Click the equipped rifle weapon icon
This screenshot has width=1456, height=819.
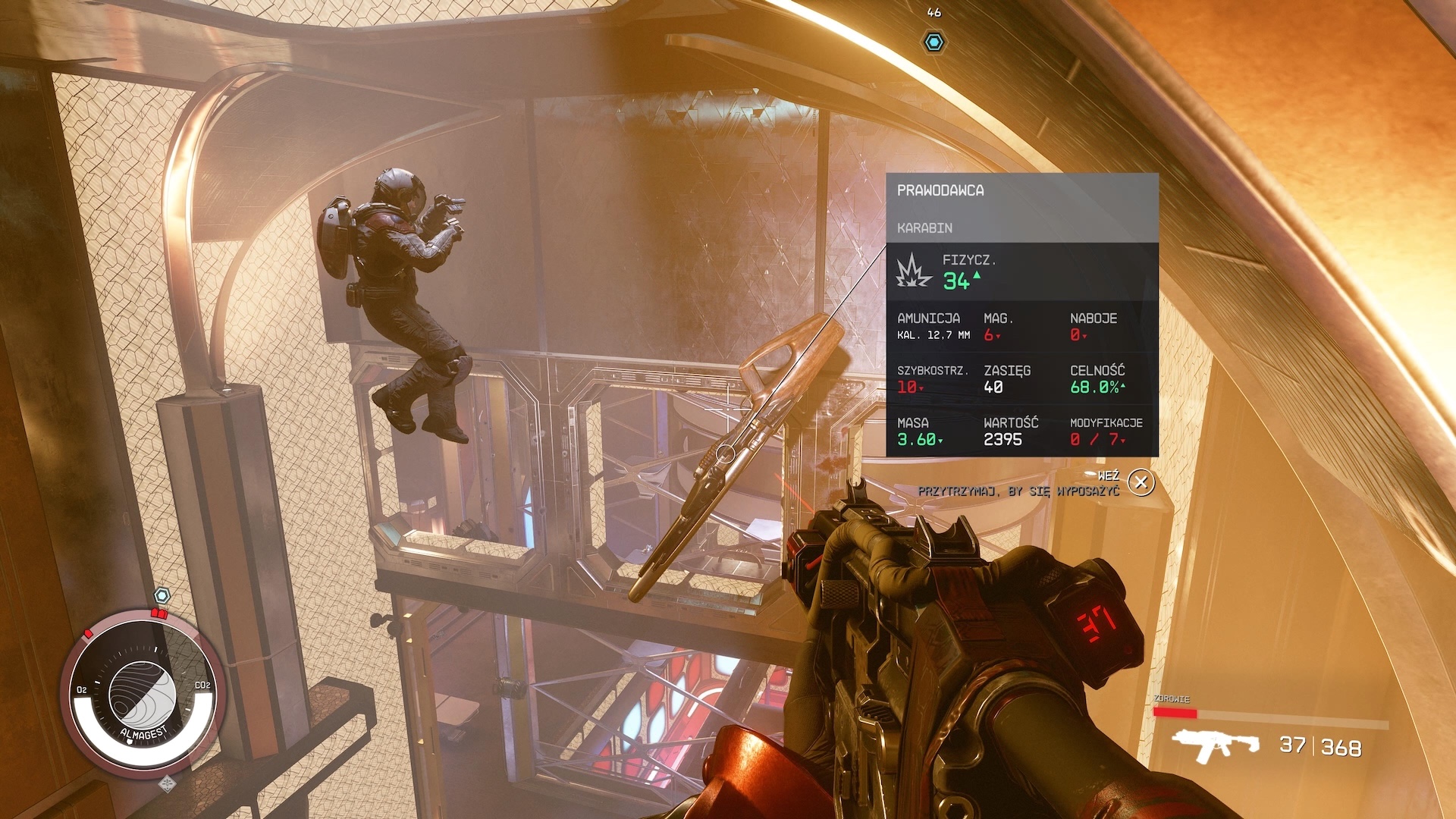tap(1215, 745)
